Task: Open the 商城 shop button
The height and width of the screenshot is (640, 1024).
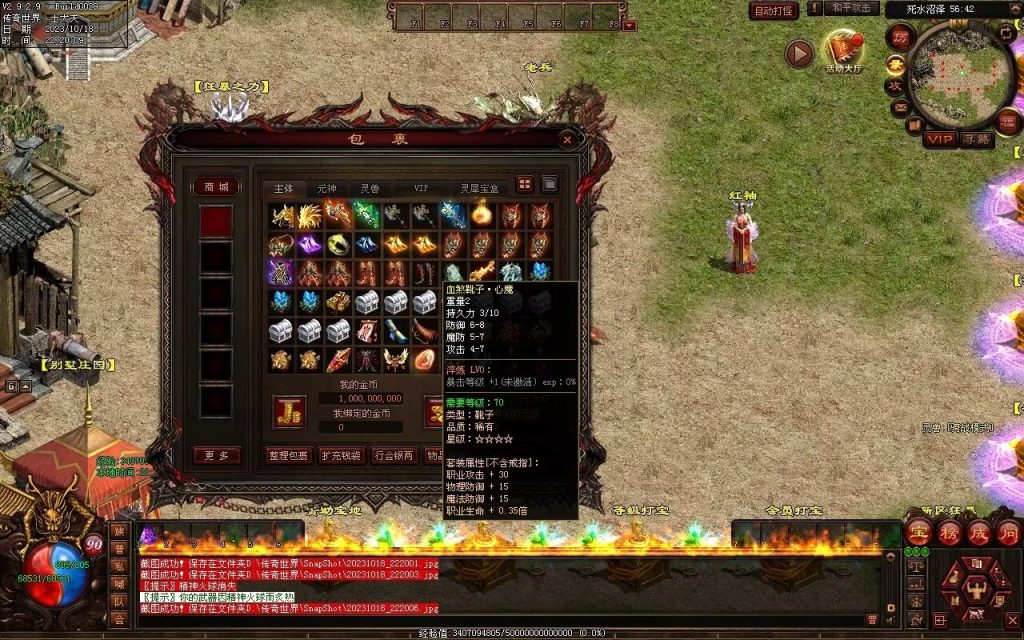Action: [216, 187]
